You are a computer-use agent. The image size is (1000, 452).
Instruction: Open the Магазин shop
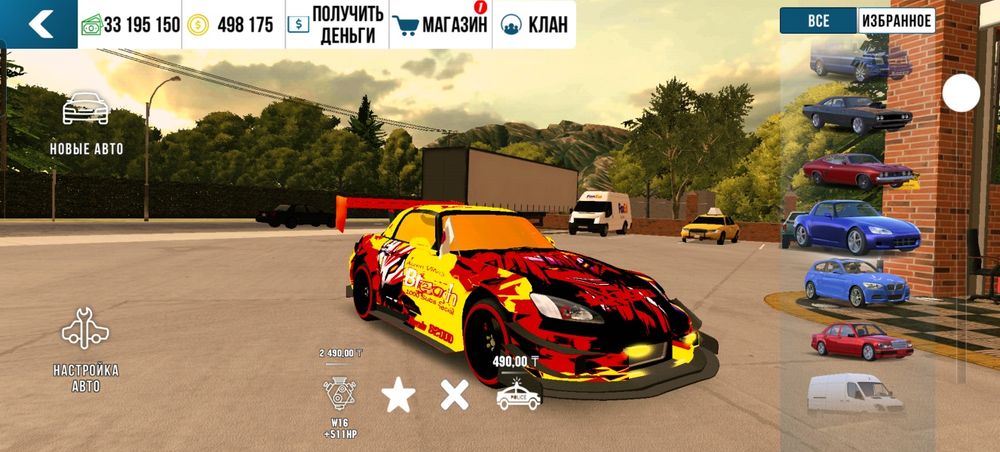coord(440,25)
